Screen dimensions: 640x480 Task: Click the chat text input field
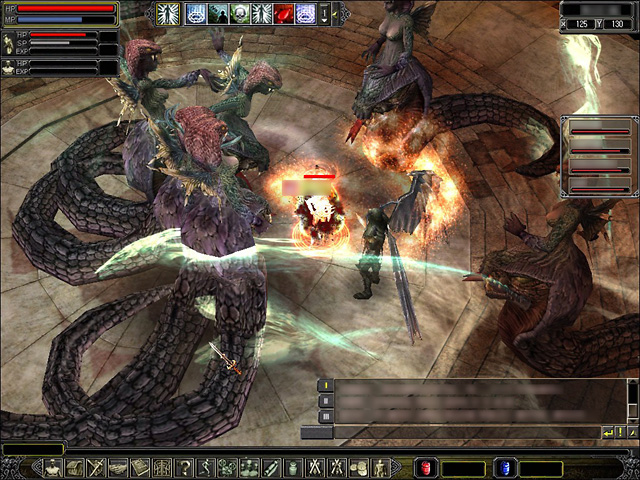click(x=450, y=432)
